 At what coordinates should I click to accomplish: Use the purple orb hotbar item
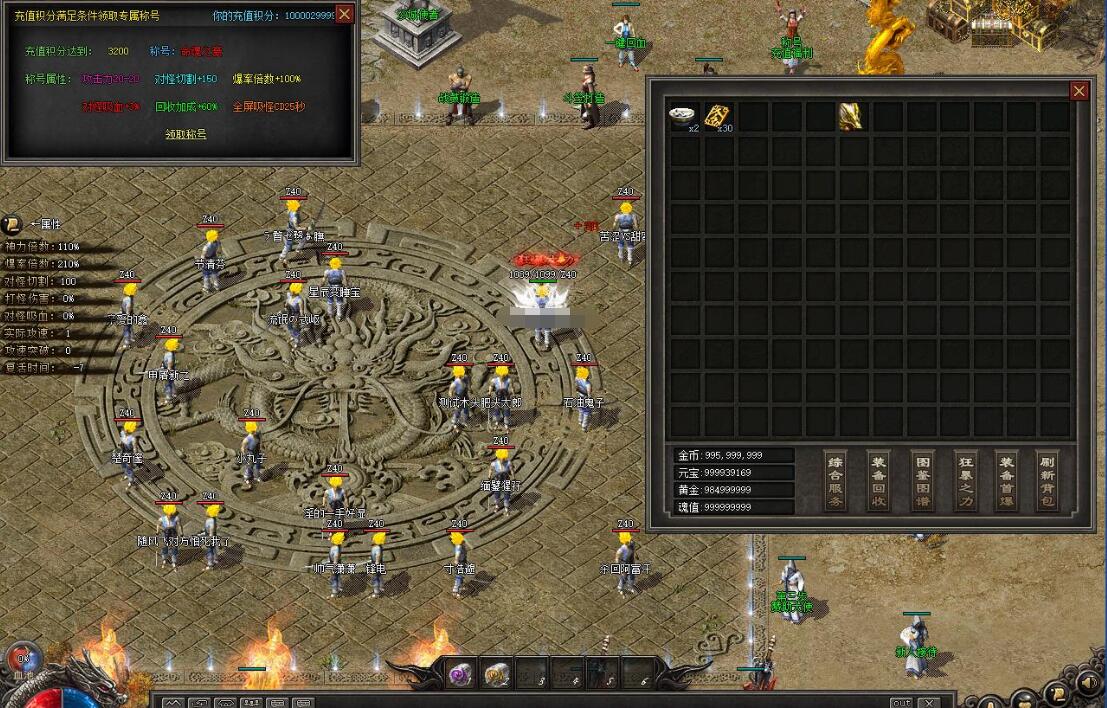point(461,674)
